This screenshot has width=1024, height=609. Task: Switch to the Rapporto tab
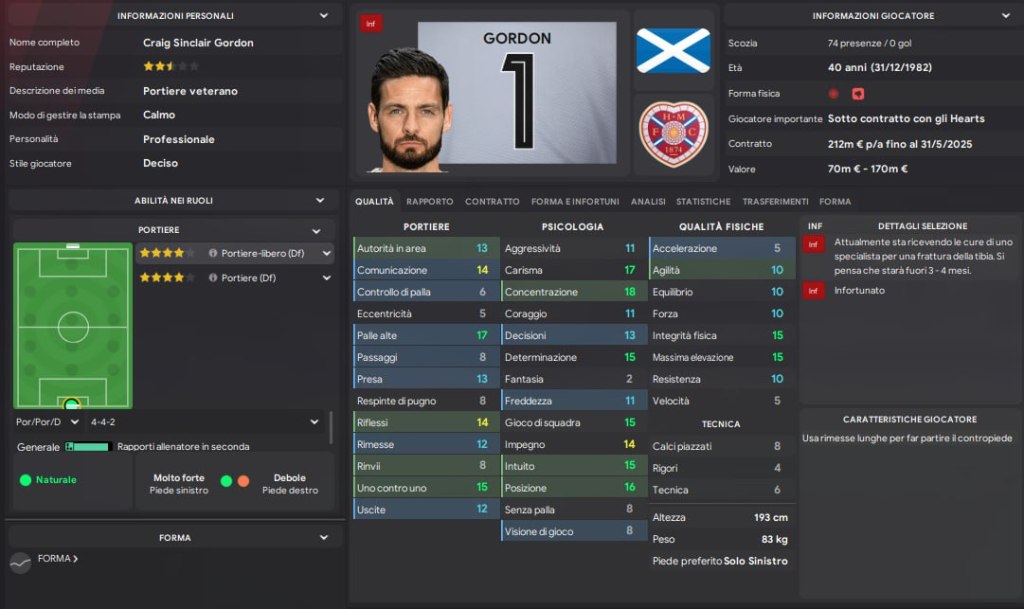tap(429, 201)
